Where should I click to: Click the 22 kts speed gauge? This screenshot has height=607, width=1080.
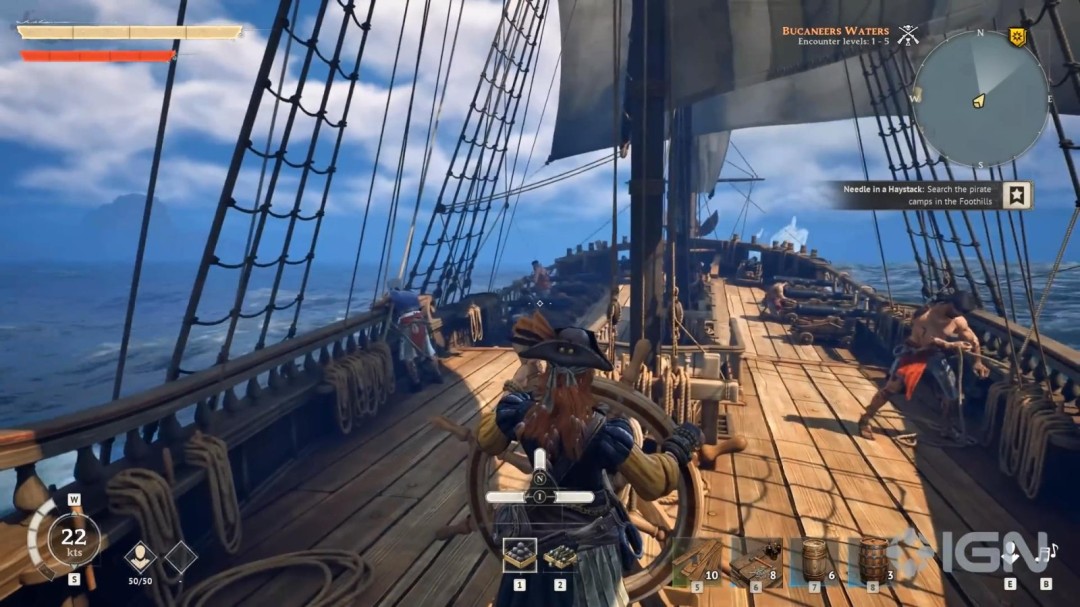(x=73, y=540)
